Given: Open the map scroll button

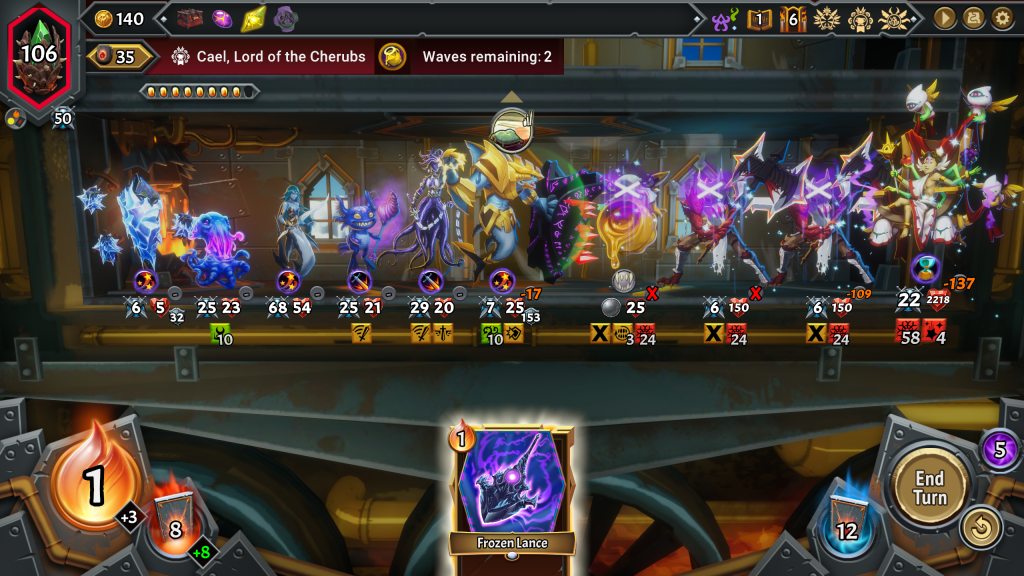Looking at the screenshot, I should pos(973,18).
